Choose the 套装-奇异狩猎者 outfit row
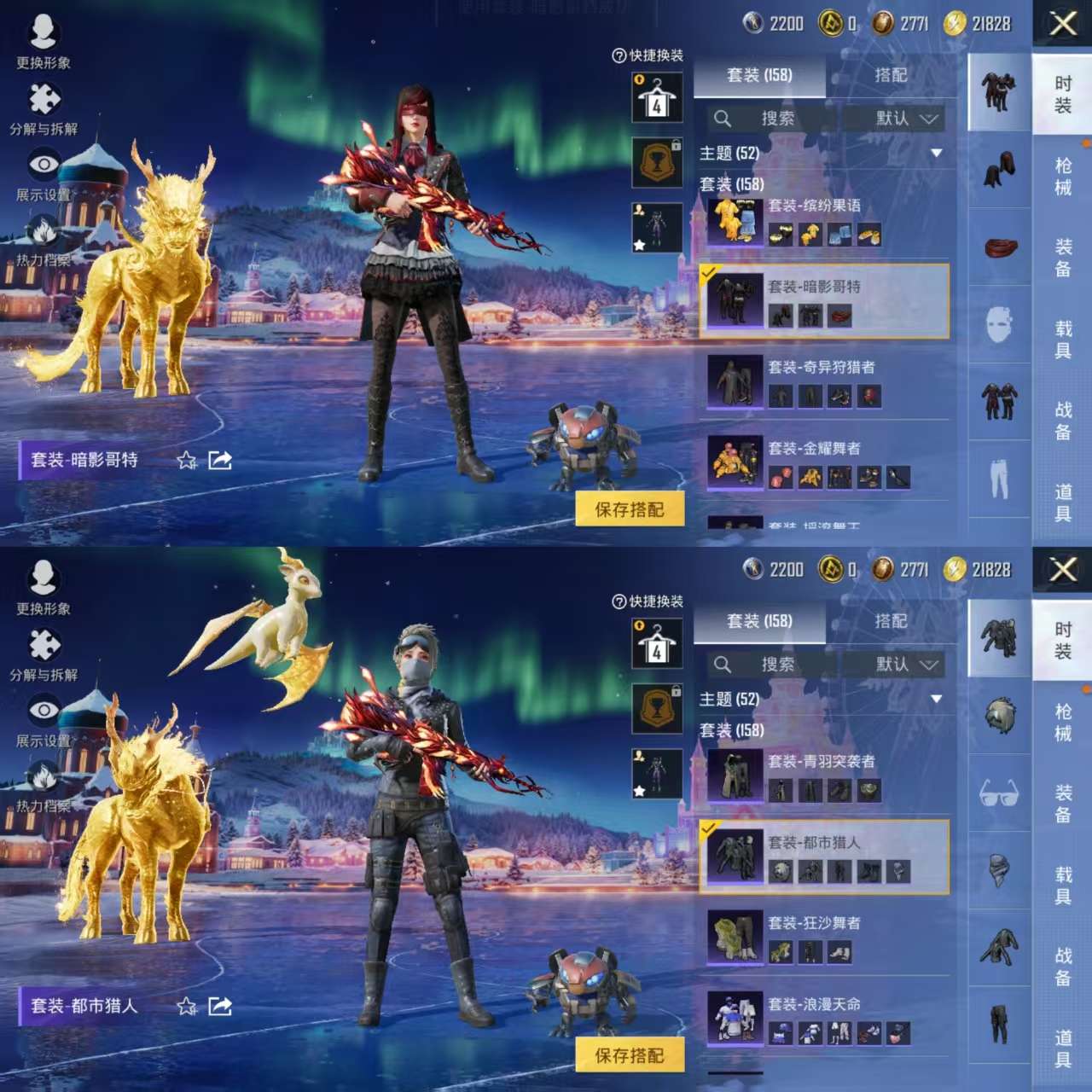1092x1092 pixels. [x=823, y=382]
